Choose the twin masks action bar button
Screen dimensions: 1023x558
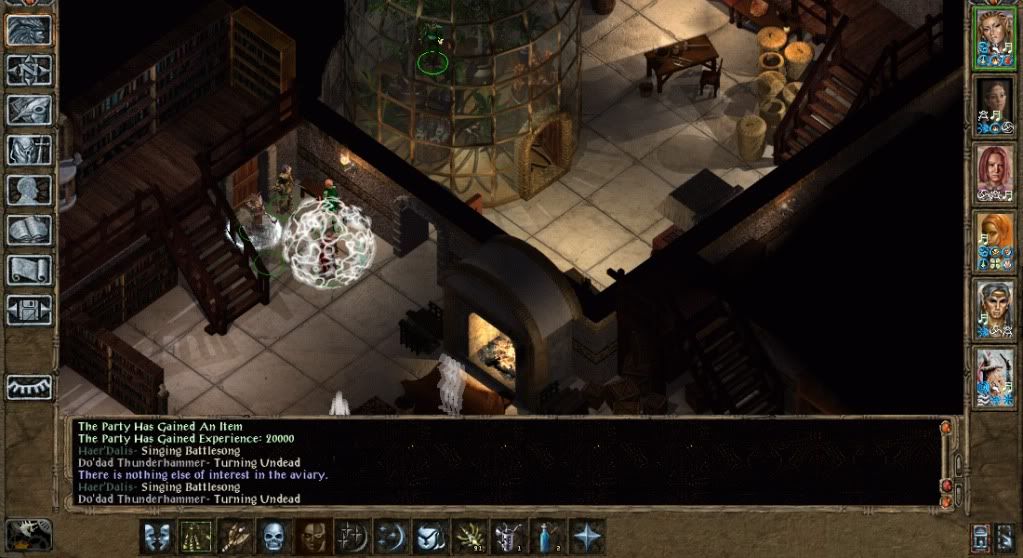click(x=157, y=537)
